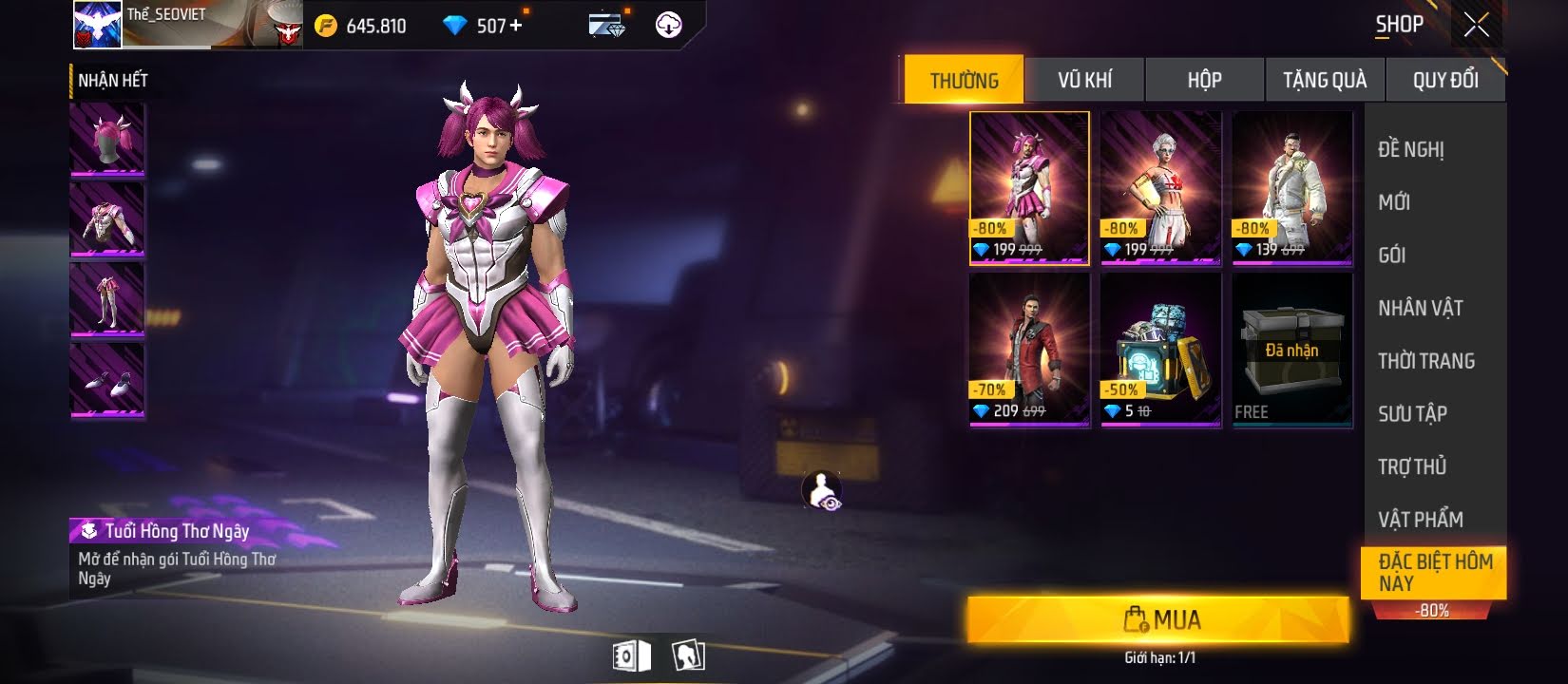Screen dimensions: 1568x684
Task: Open the ĐỀ NGHỊ category
Action: (1411, 149)
